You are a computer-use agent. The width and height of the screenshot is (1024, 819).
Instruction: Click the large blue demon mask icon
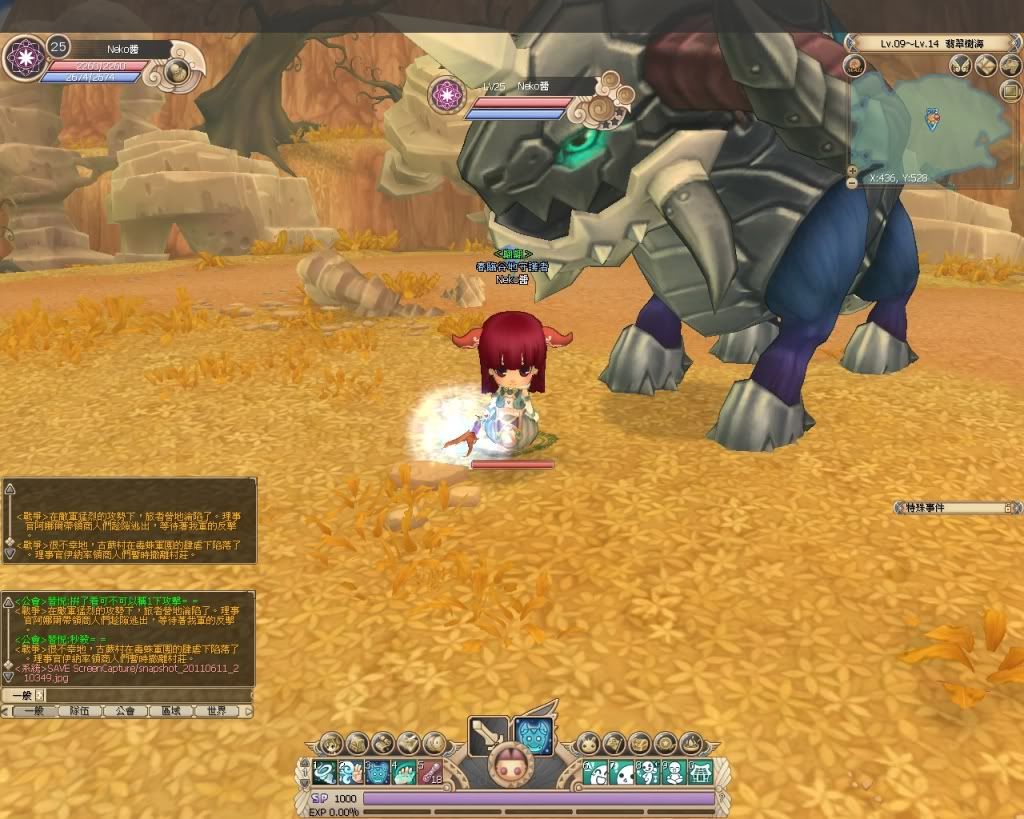[x=533, y=737]
